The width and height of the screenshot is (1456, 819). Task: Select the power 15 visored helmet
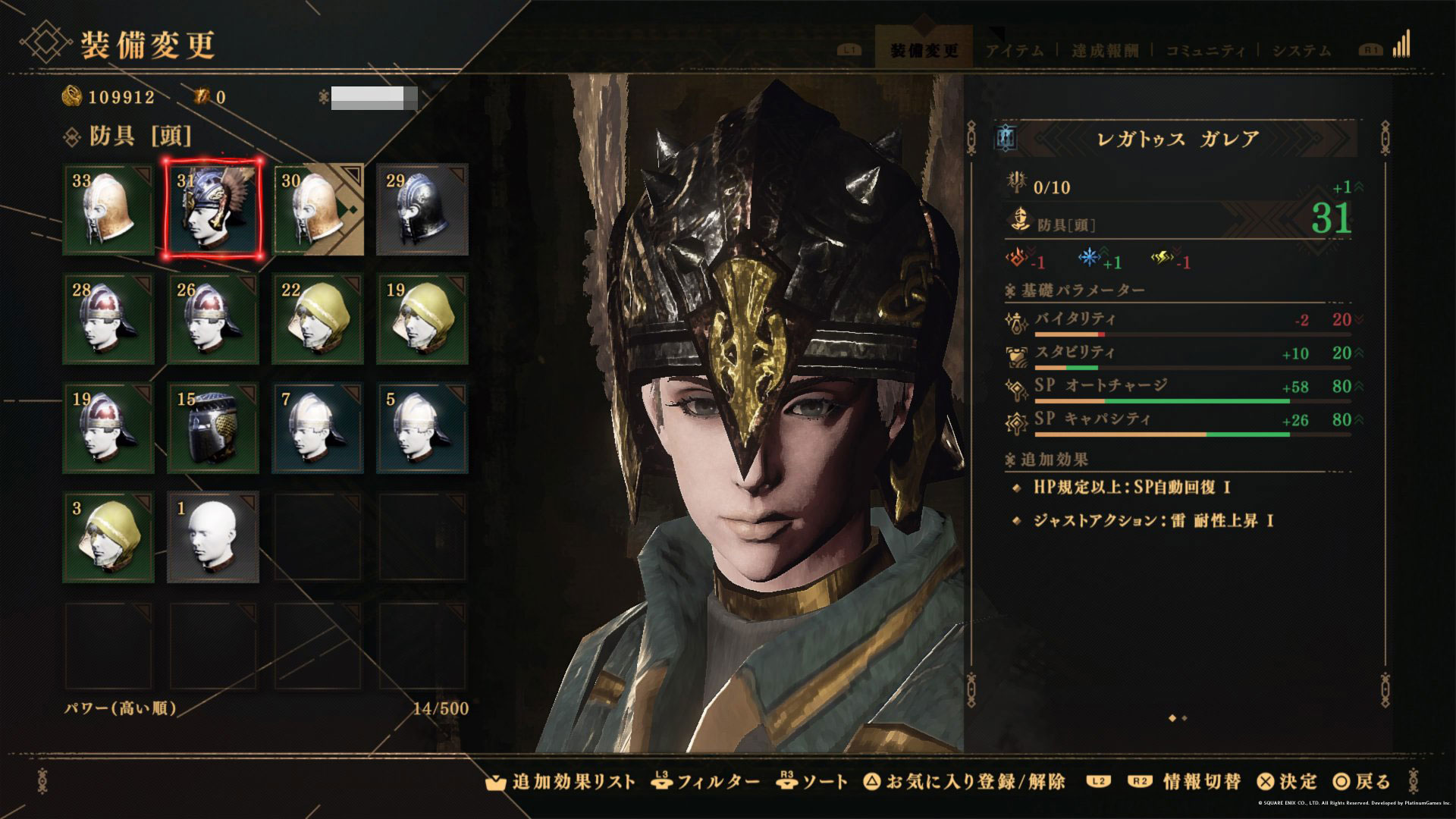tap(213, 428)
